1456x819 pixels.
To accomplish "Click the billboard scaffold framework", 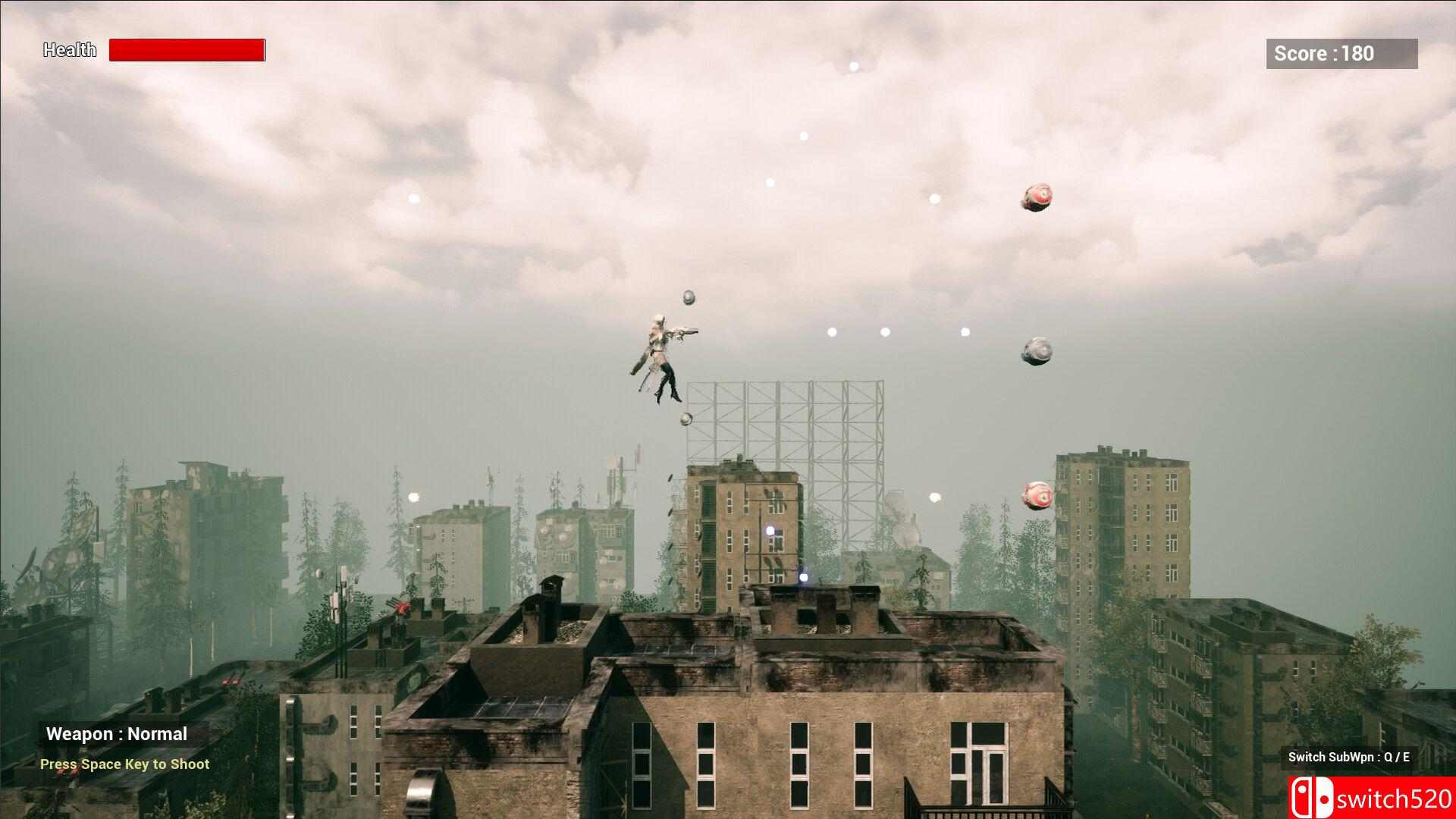I will point(789,421).
